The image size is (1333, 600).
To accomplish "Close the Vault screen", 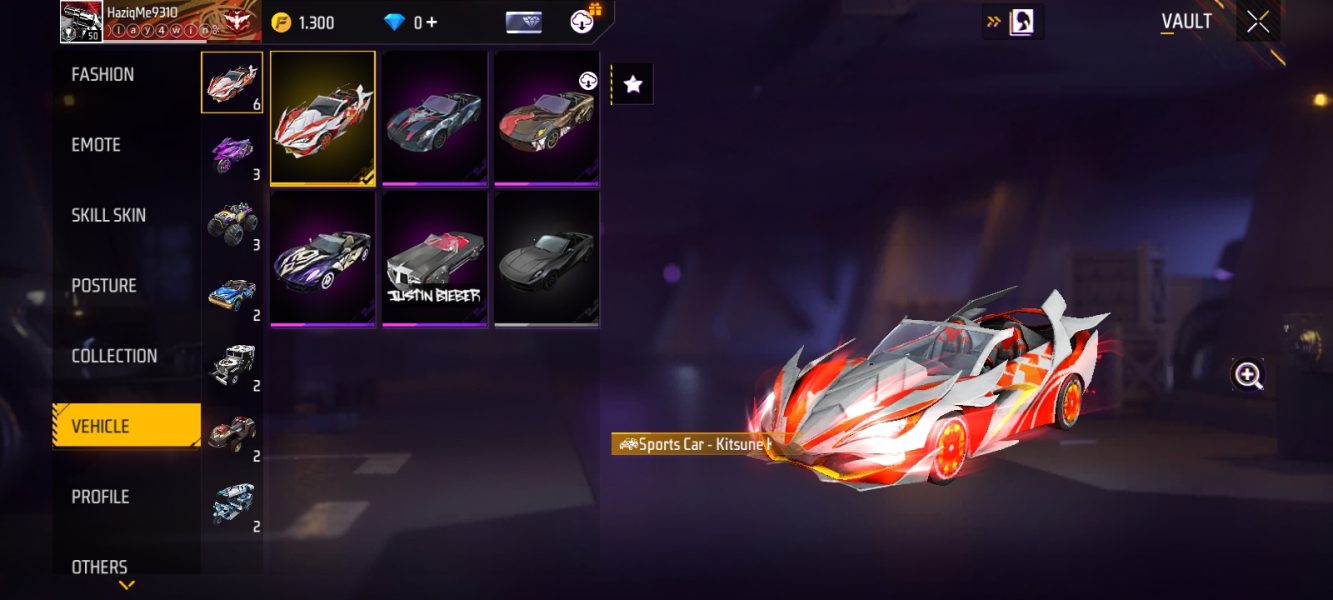I will coord(1257,22).
